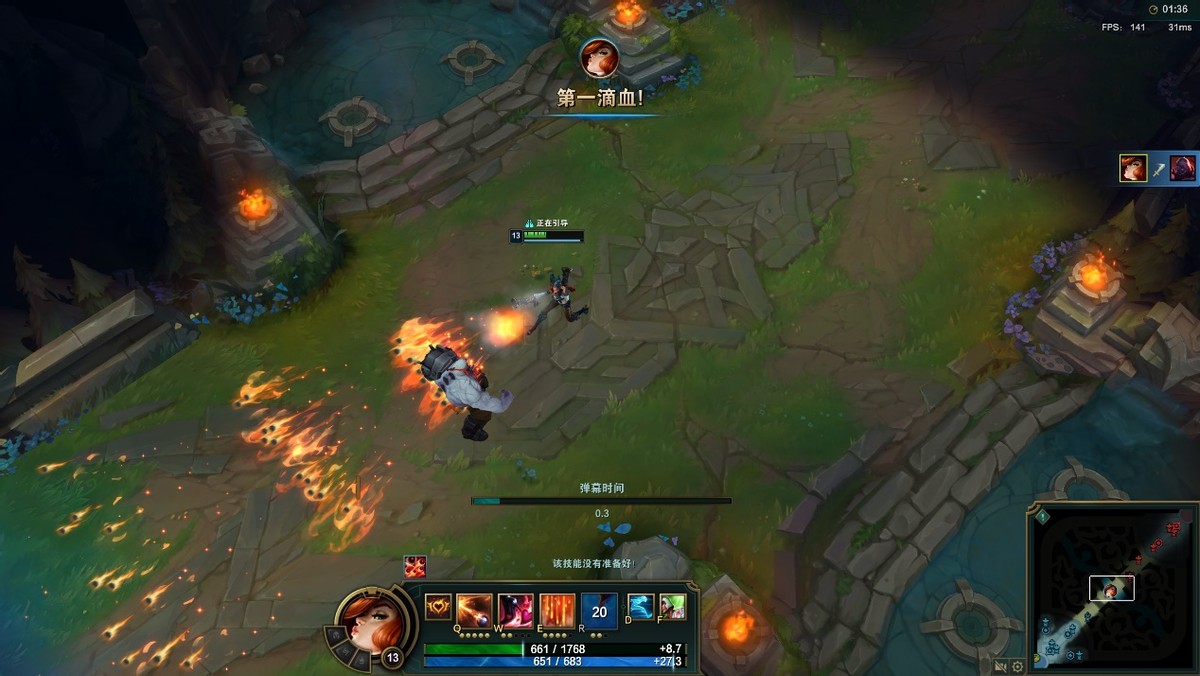
Task: Select the Love Tap passive icon
Action: [x=438, y=607]
